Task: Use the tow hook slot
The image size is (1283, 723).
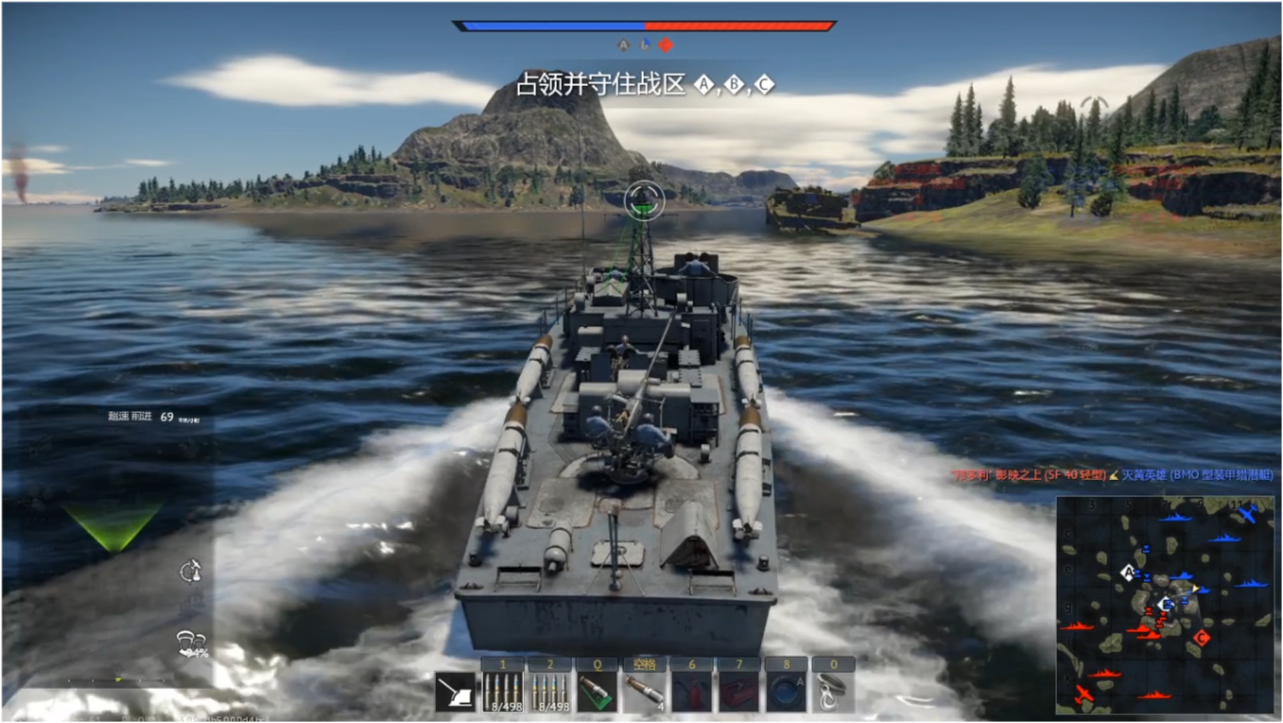Action: pyautogui.click(x=833, y=690)
